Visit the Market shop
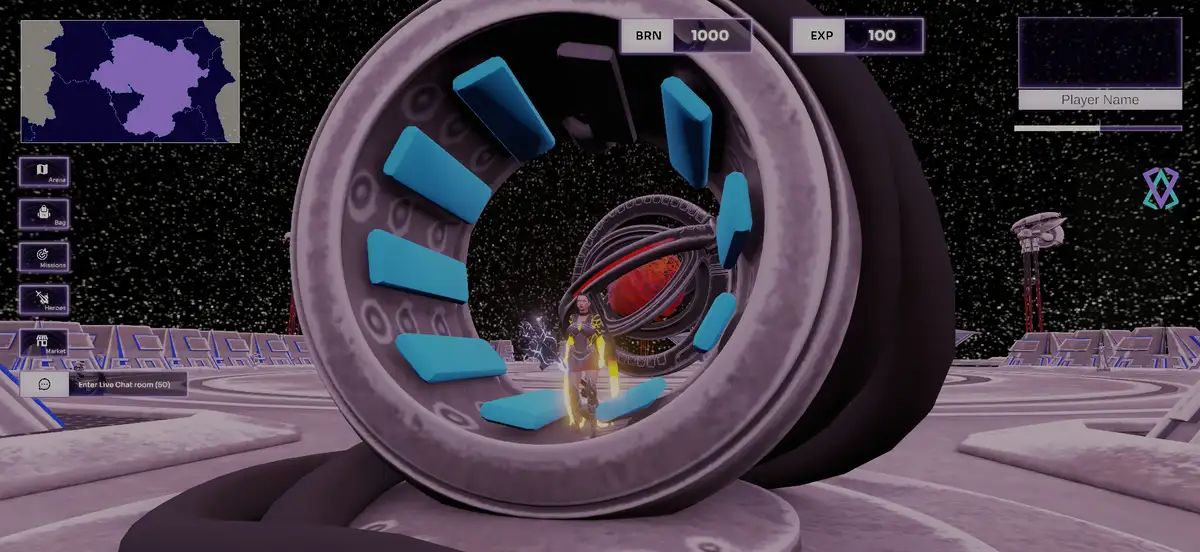Image resolution: width=1200 pixels, height=552 pixels. pos(44,342)
